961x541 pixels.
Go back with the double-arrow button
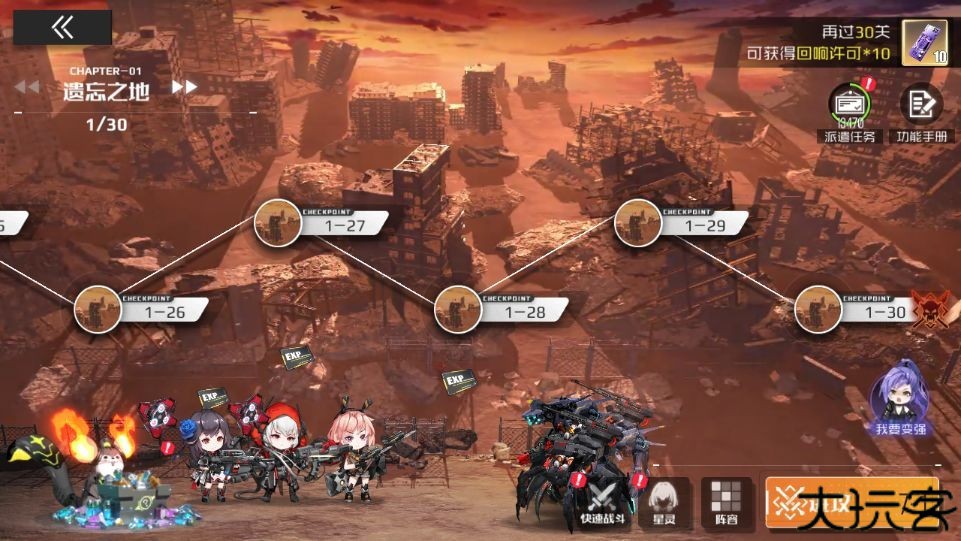pyautogui.click(x=62, y=27)
